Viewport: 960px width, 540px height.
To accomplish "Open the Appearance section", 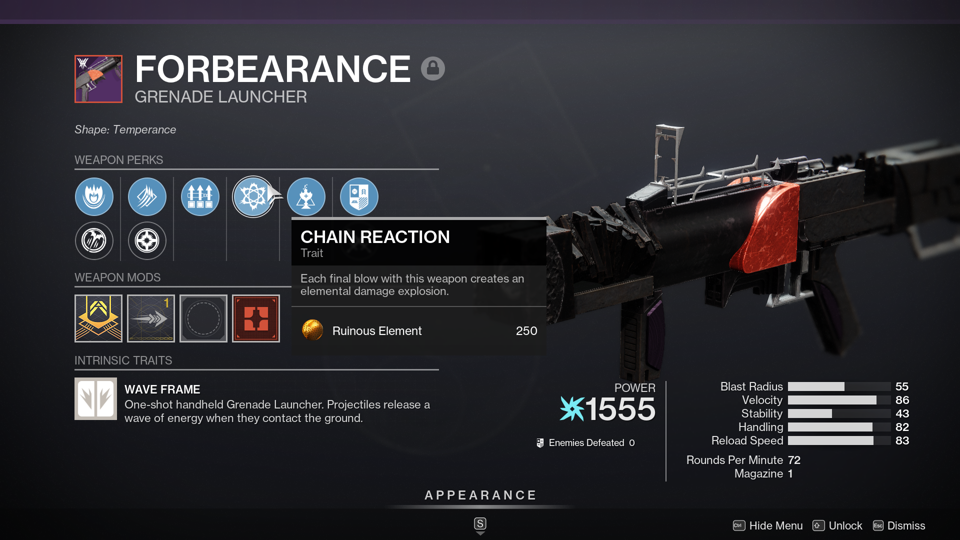I will tap(480, 495).
